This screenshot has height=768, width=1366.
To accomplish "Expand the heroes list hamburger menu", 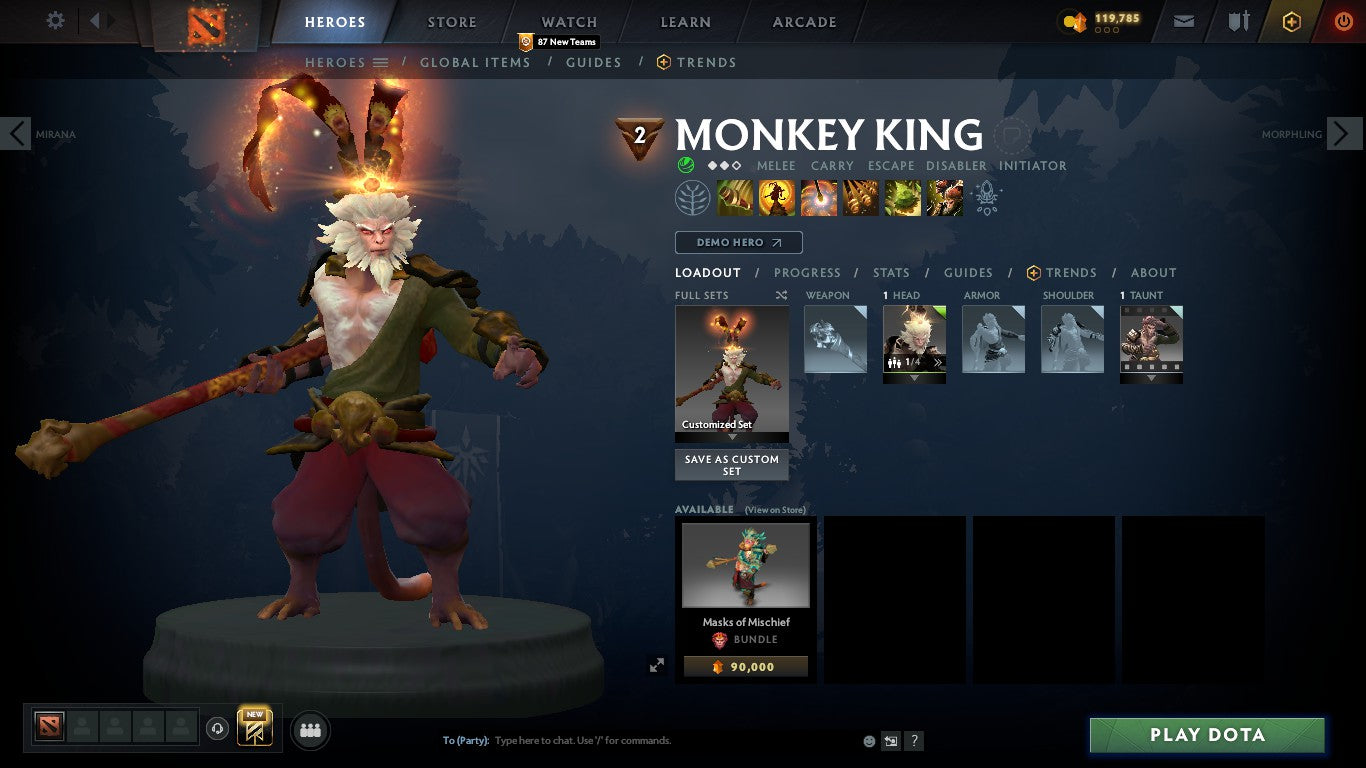I will (381, 62).
